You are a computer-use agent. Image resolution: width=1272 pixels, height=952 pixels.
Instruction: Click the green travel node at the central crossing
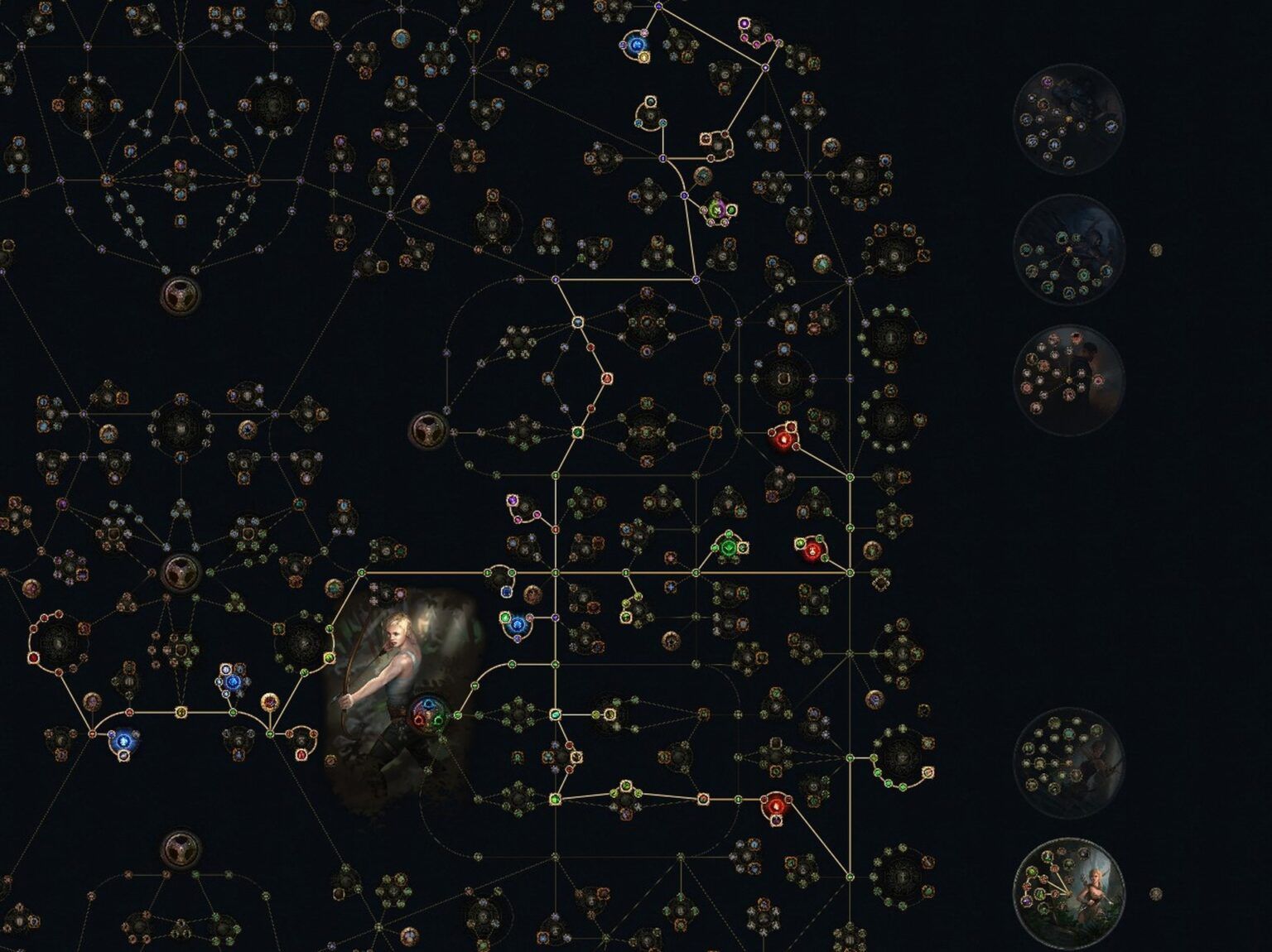554,572
